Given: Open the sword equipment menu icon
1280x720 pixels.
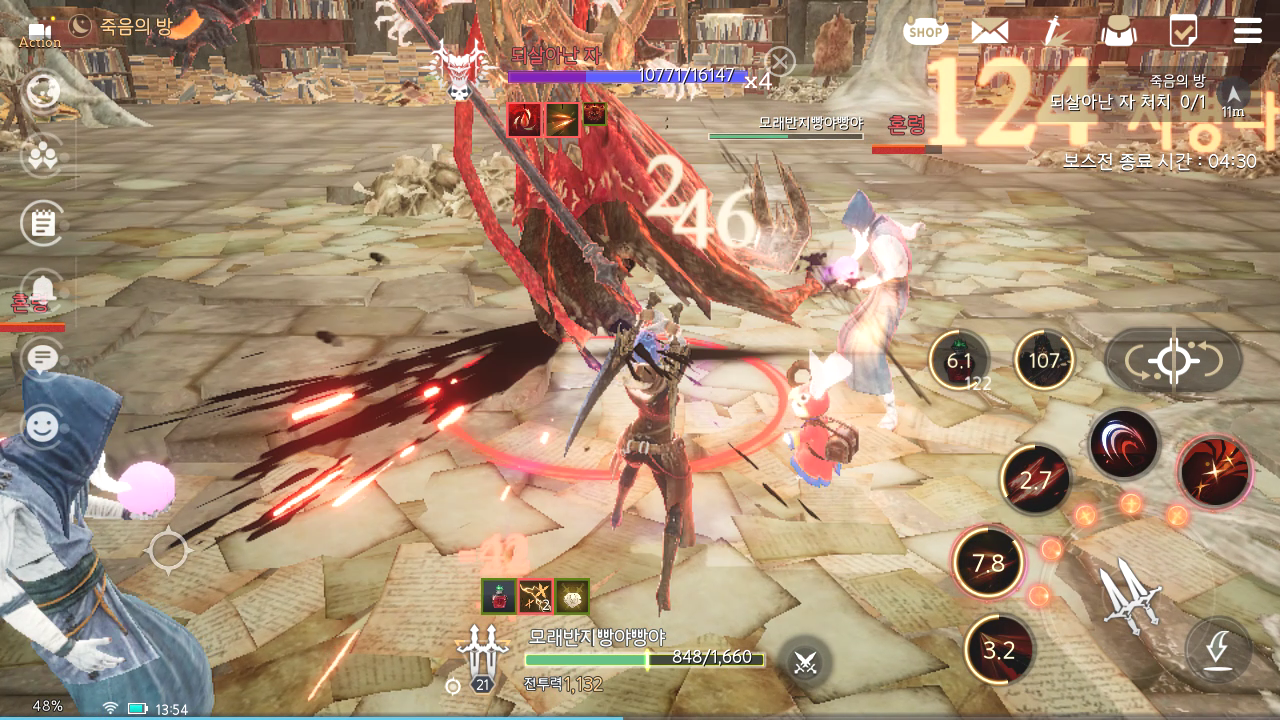Looking at the screenshot, I should (1052, 31).
